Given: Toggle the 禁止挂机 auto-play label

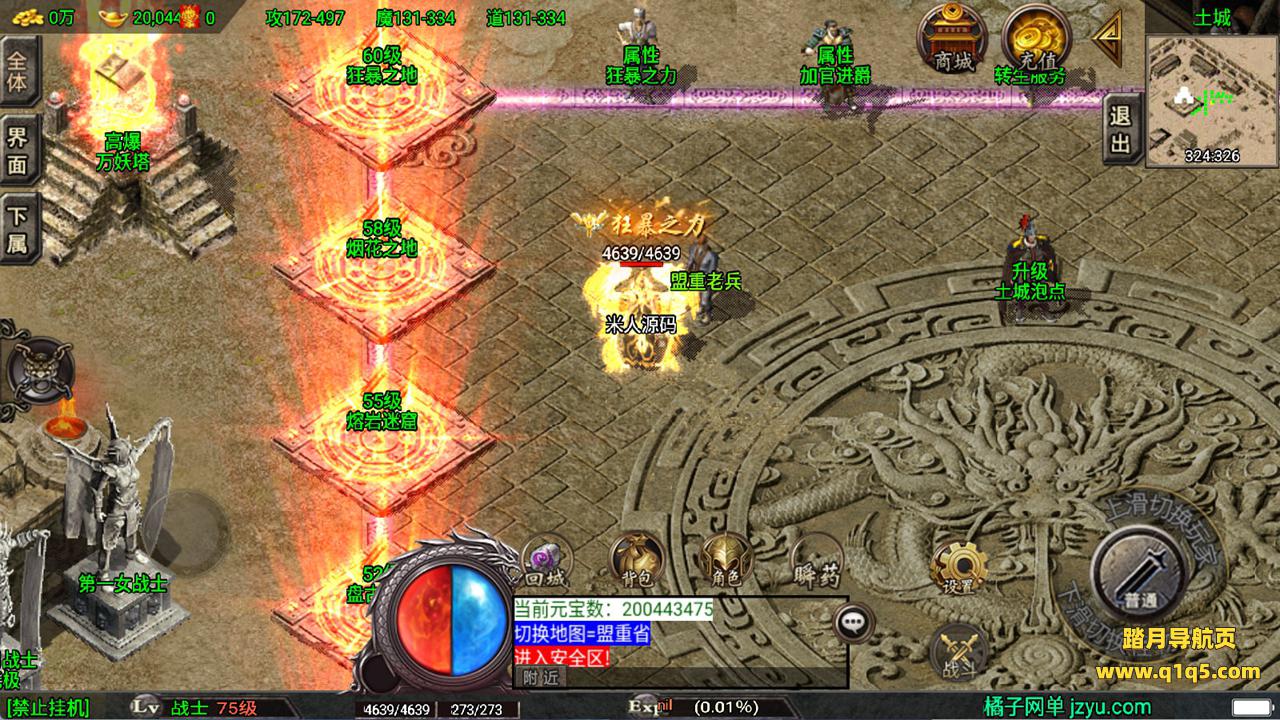Looking at the screenshot, I should coord(50,708).
